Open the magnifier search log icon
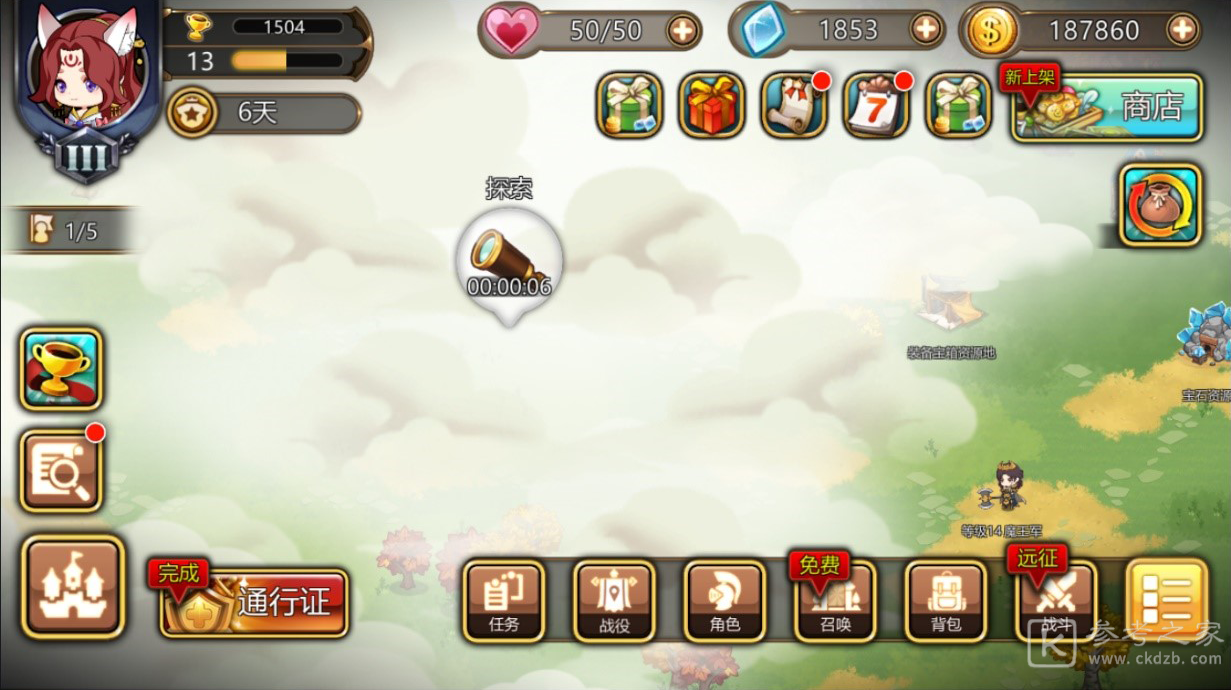Image resolution: width=1231 pixels, height=690 pixels. tap(61, 471)
